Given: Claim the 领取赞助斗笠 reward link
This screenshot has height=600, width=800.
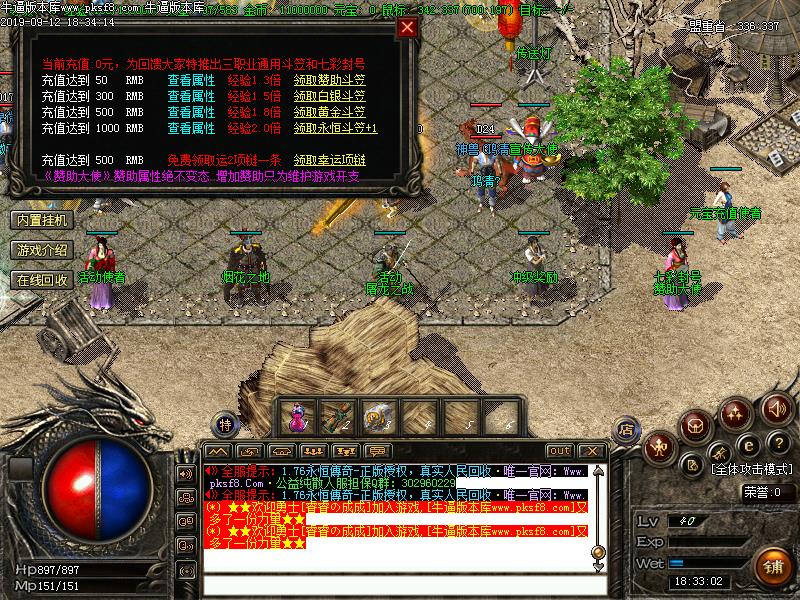Looking at the screenshot, I should pyautogui.click(x=330, y=79).
